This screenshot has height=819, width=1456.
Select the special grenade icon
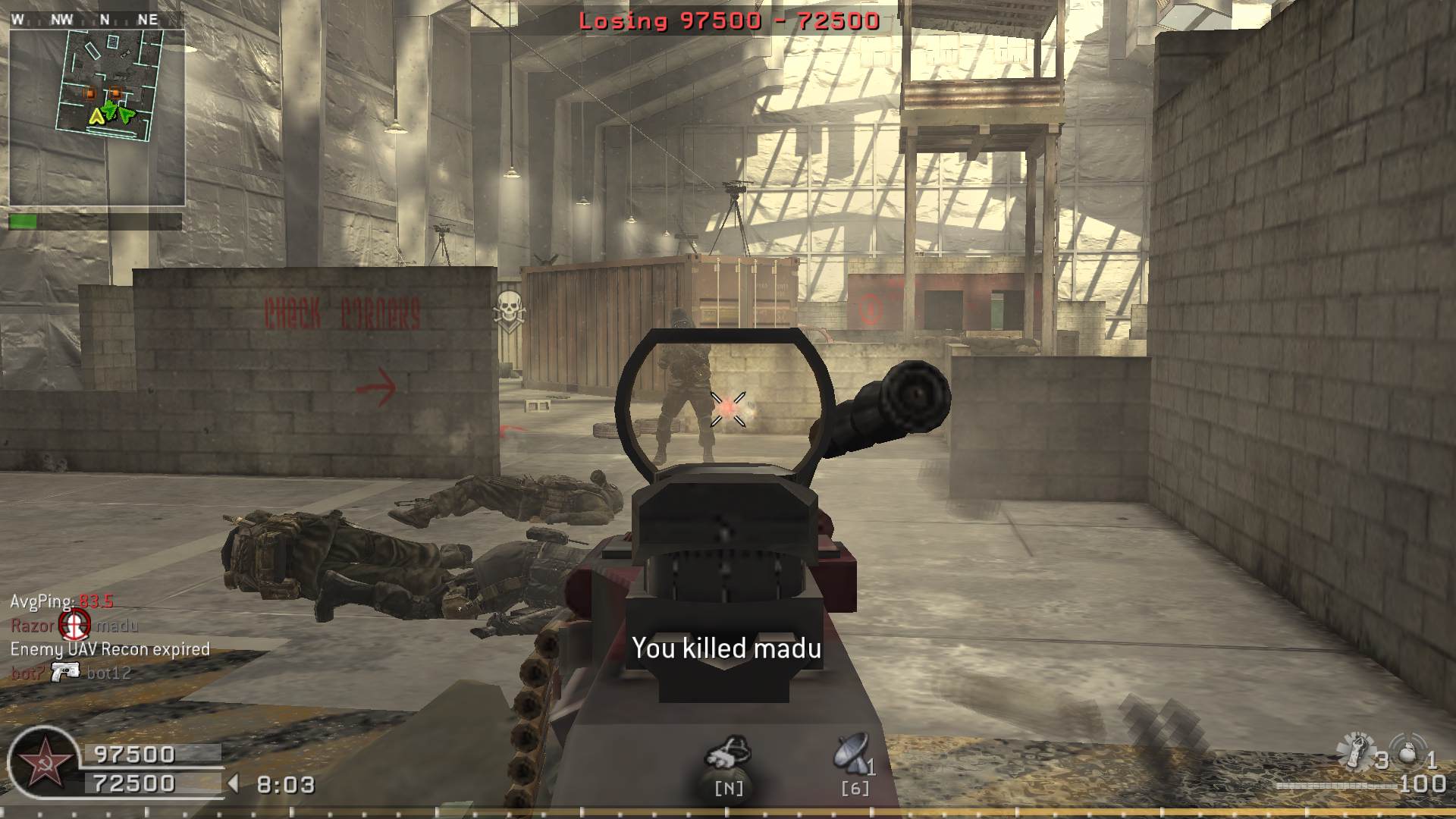click(1355, 751)
